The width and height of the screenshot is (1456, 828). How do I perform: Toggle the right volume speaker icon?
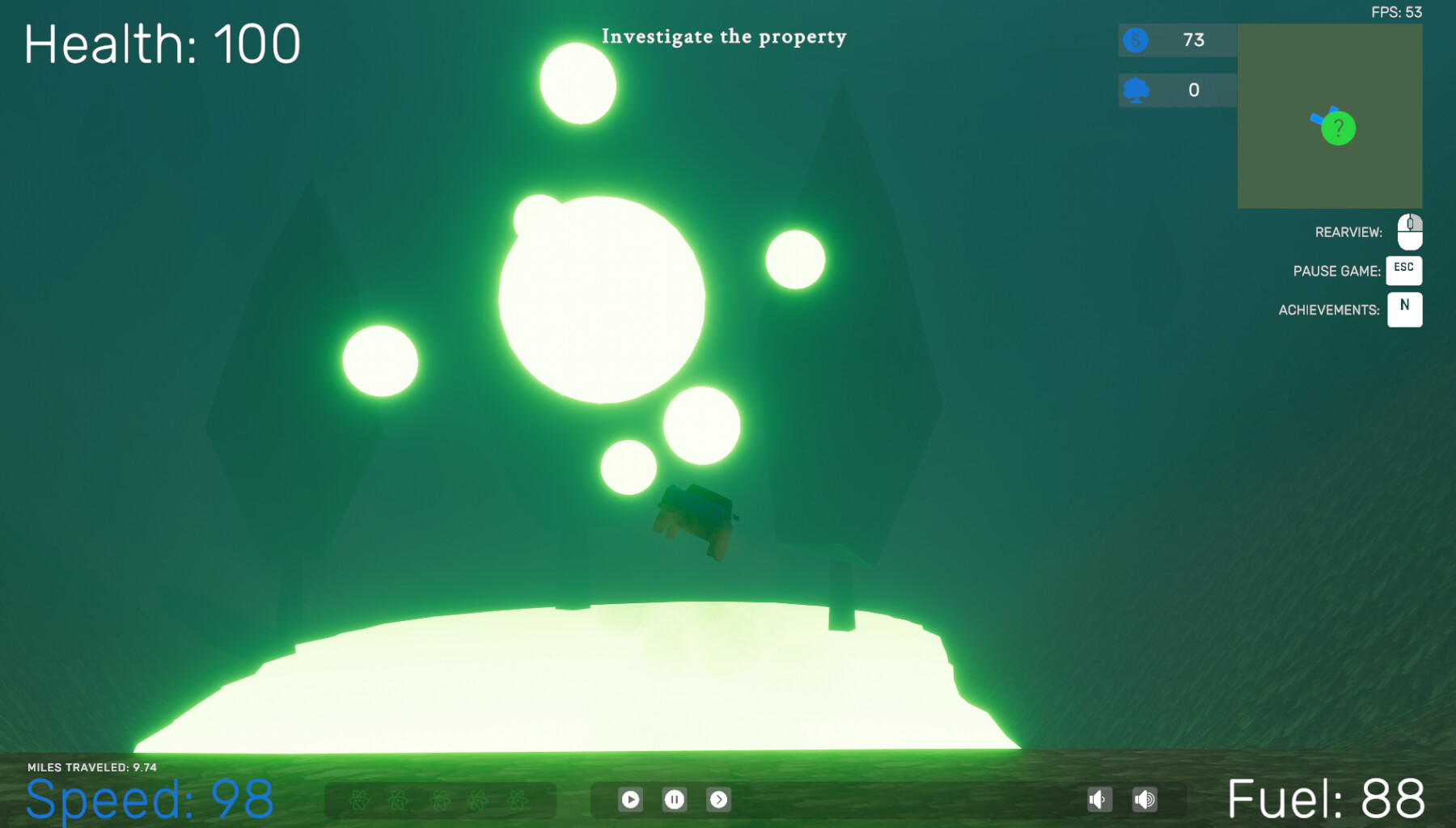click(x=1145, y=799)
